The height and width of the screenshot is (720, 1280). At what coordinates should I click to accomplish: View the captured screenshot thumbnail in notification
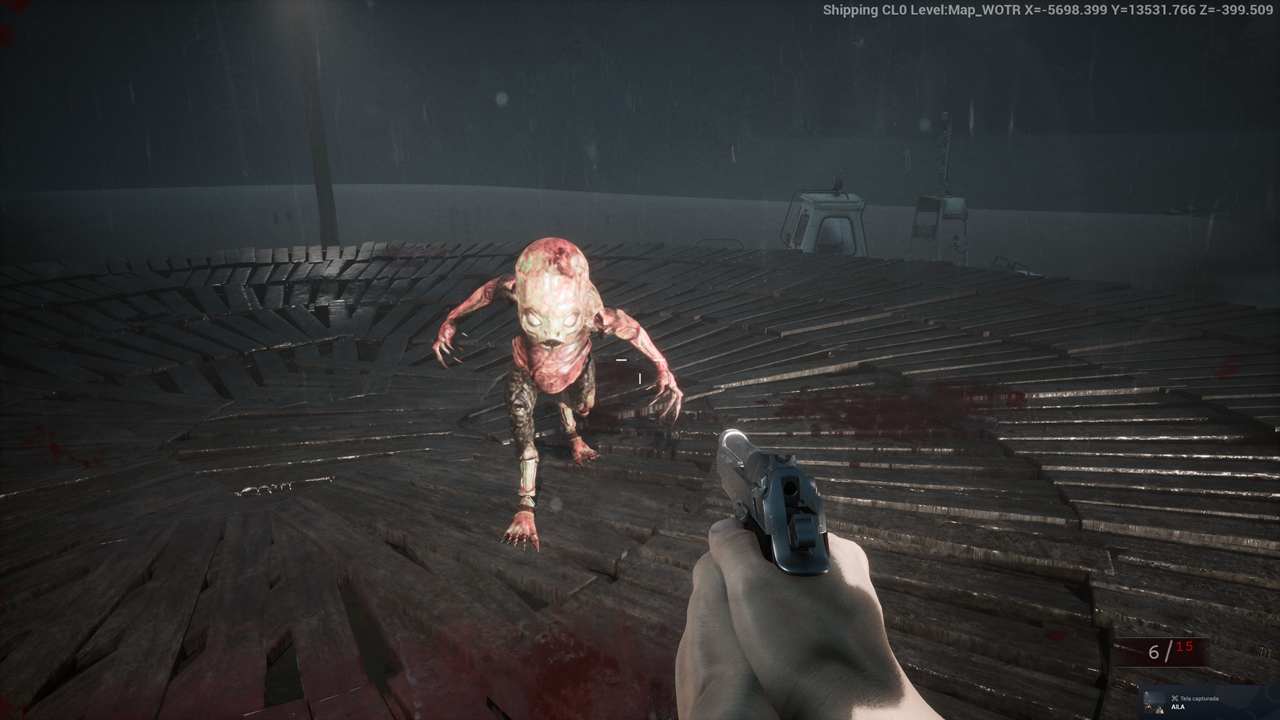(x=1156, y=702)
